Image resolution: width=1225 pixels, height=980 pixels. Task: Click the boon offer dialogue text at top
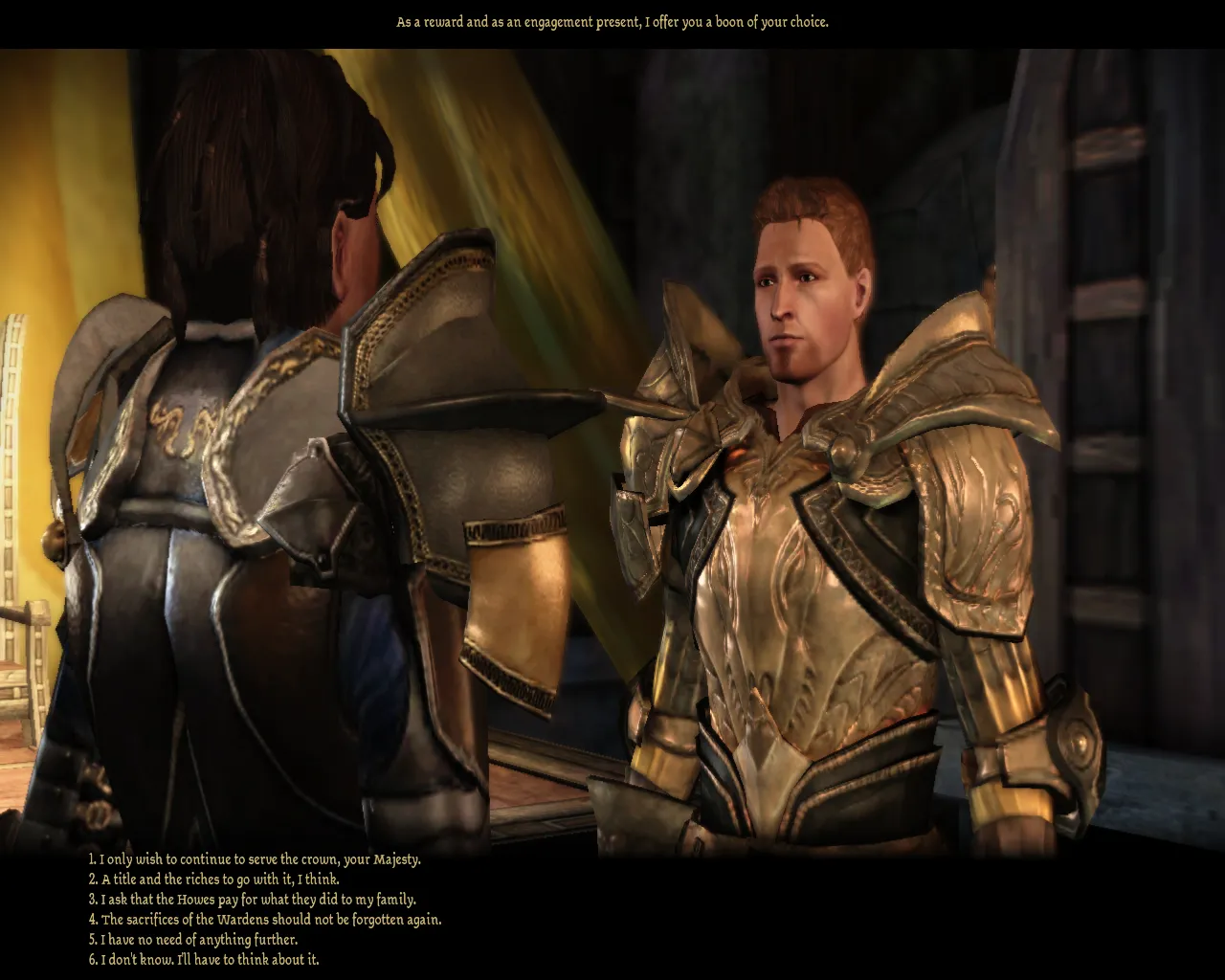[x=612, y=20]
